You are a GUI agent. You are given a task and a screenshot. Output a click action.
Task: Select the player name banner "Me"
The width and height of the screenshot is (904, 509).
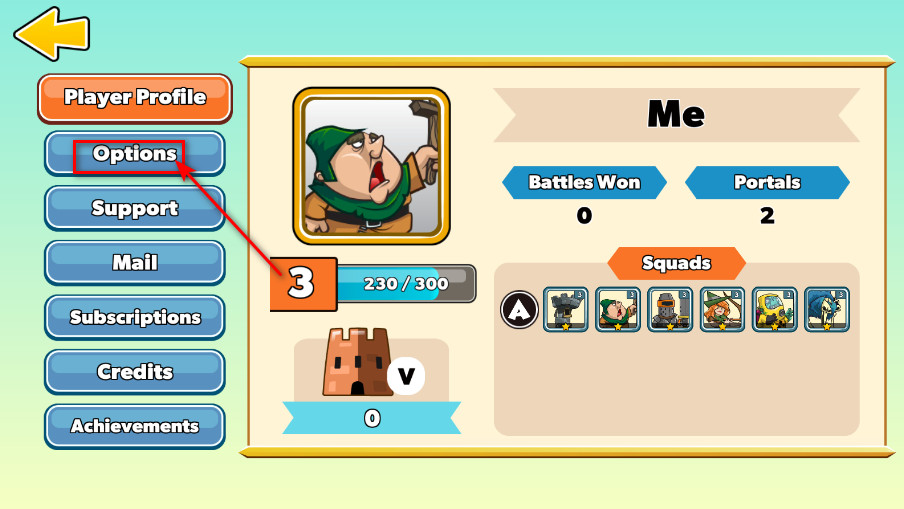[676, 114]
